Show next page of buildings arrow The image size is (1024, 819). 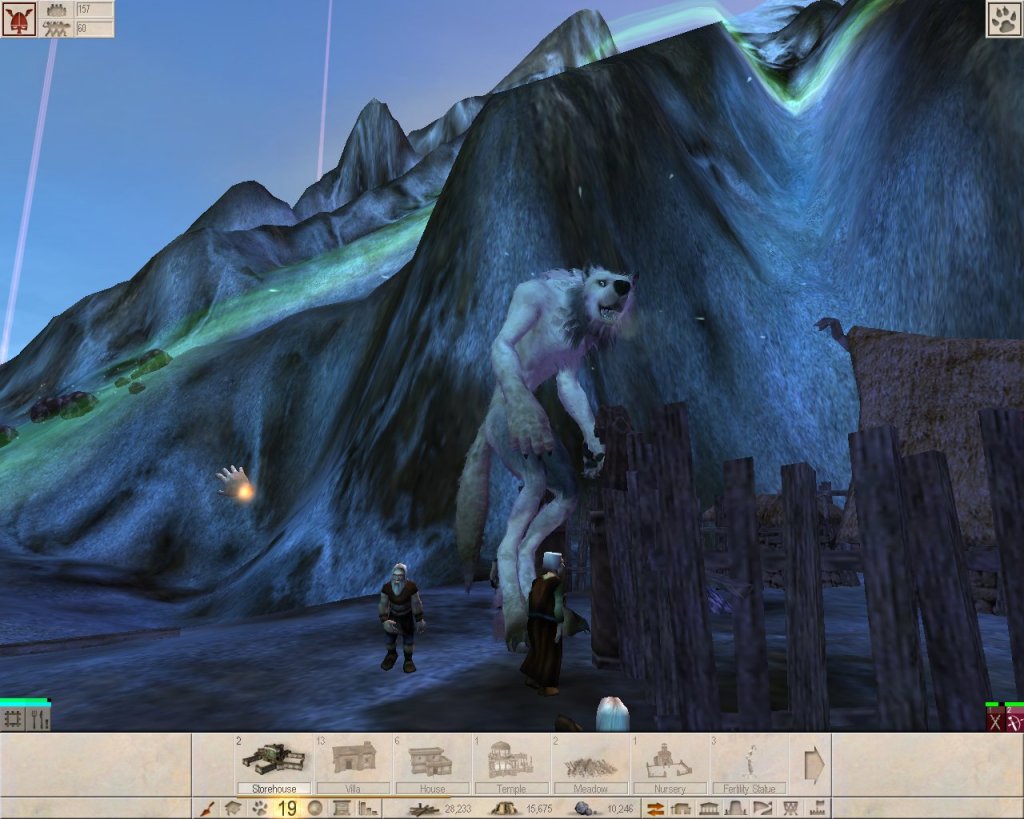pyautogui.click(x=813, y=765)
